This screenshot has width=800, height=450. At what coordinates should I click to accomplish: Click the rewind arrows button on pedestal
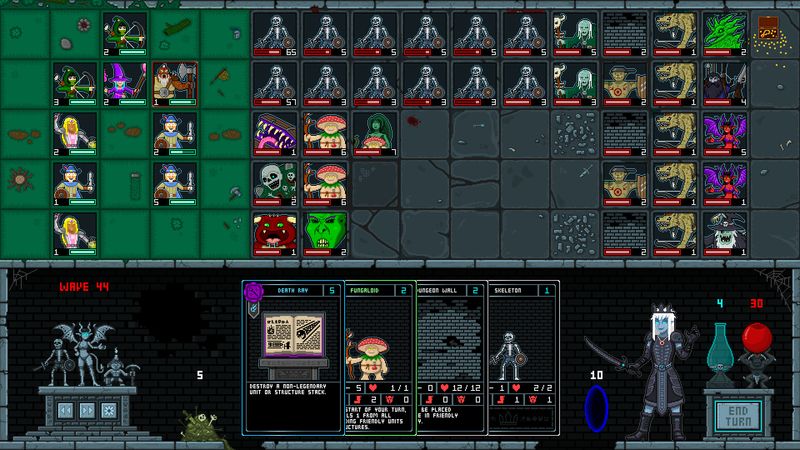coord(64,409)
